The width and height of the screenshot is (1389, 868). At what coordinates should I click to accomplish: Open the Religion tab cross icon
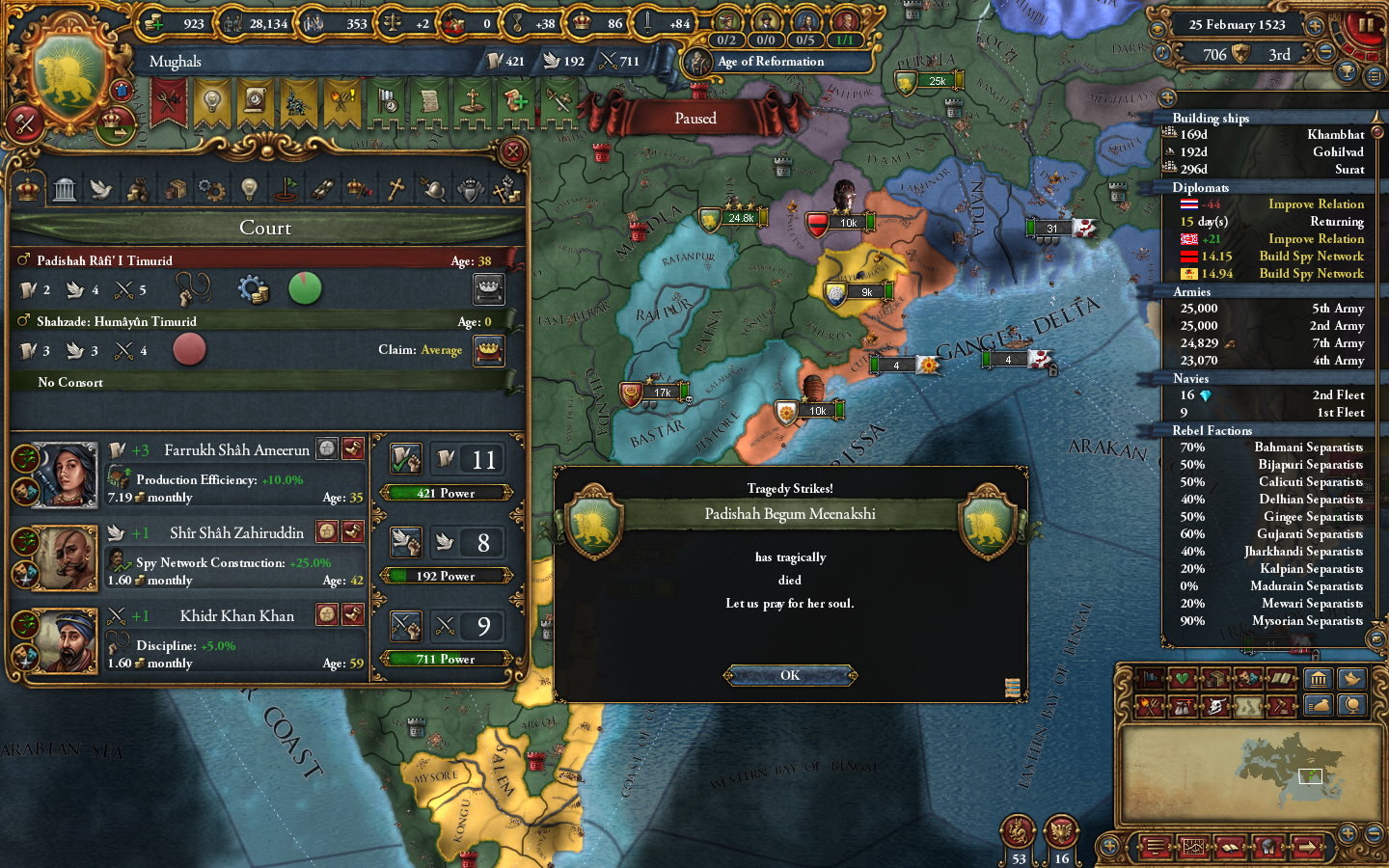pos(395,189)
